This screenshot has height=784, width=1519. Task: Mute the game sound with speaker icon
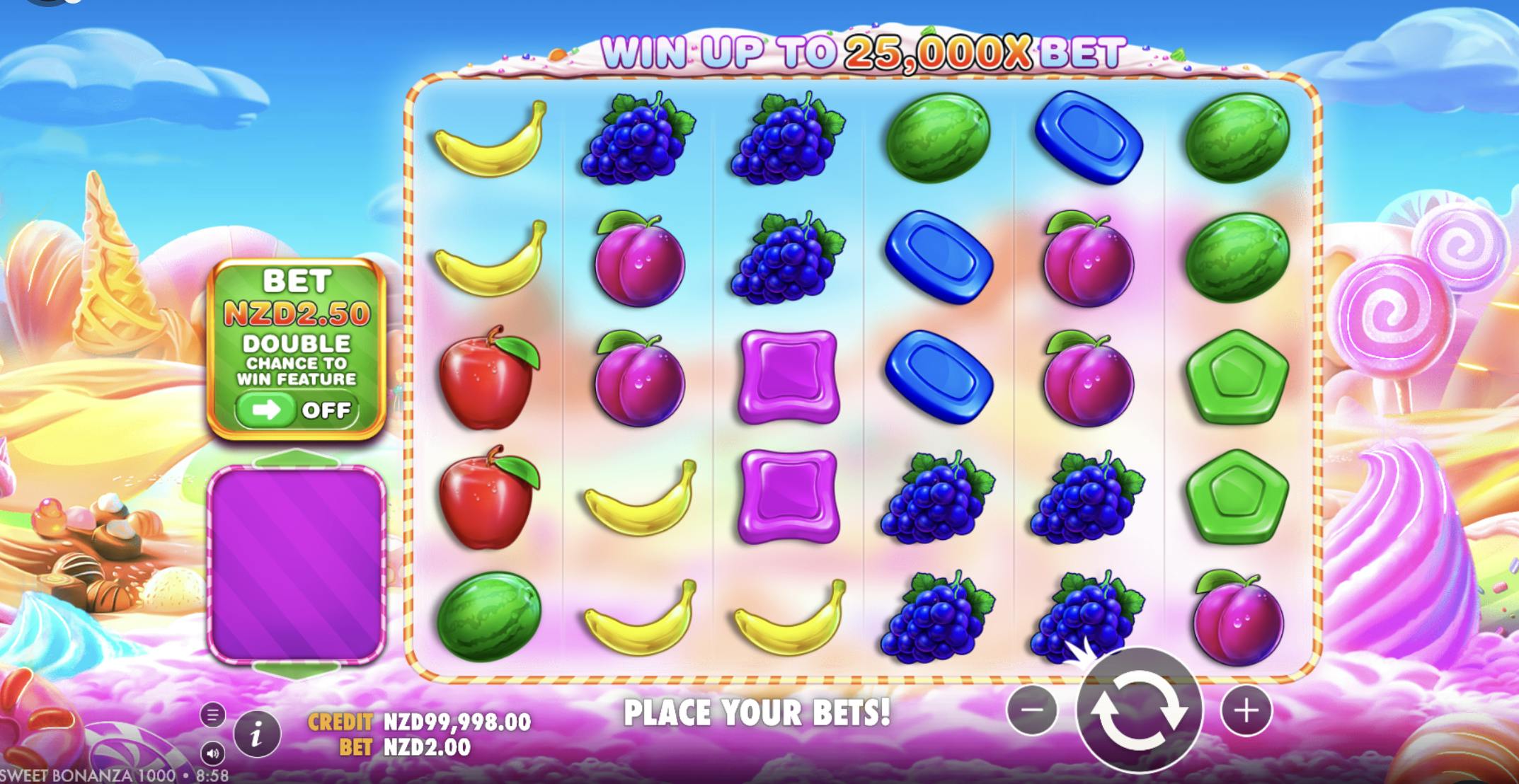click(212, 753)
